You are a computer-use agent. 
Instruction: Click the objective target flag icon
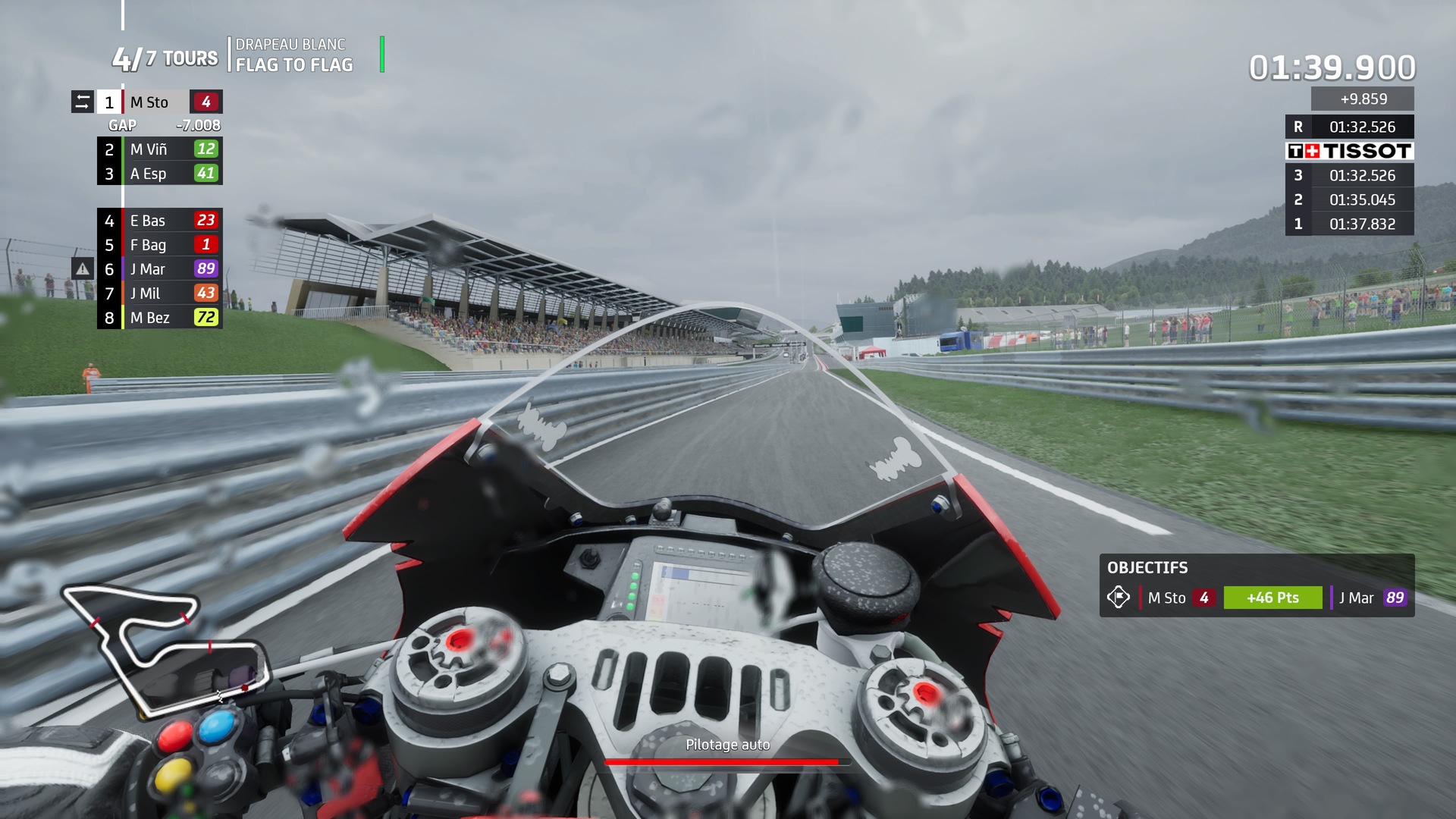(x=1119, y=598)
